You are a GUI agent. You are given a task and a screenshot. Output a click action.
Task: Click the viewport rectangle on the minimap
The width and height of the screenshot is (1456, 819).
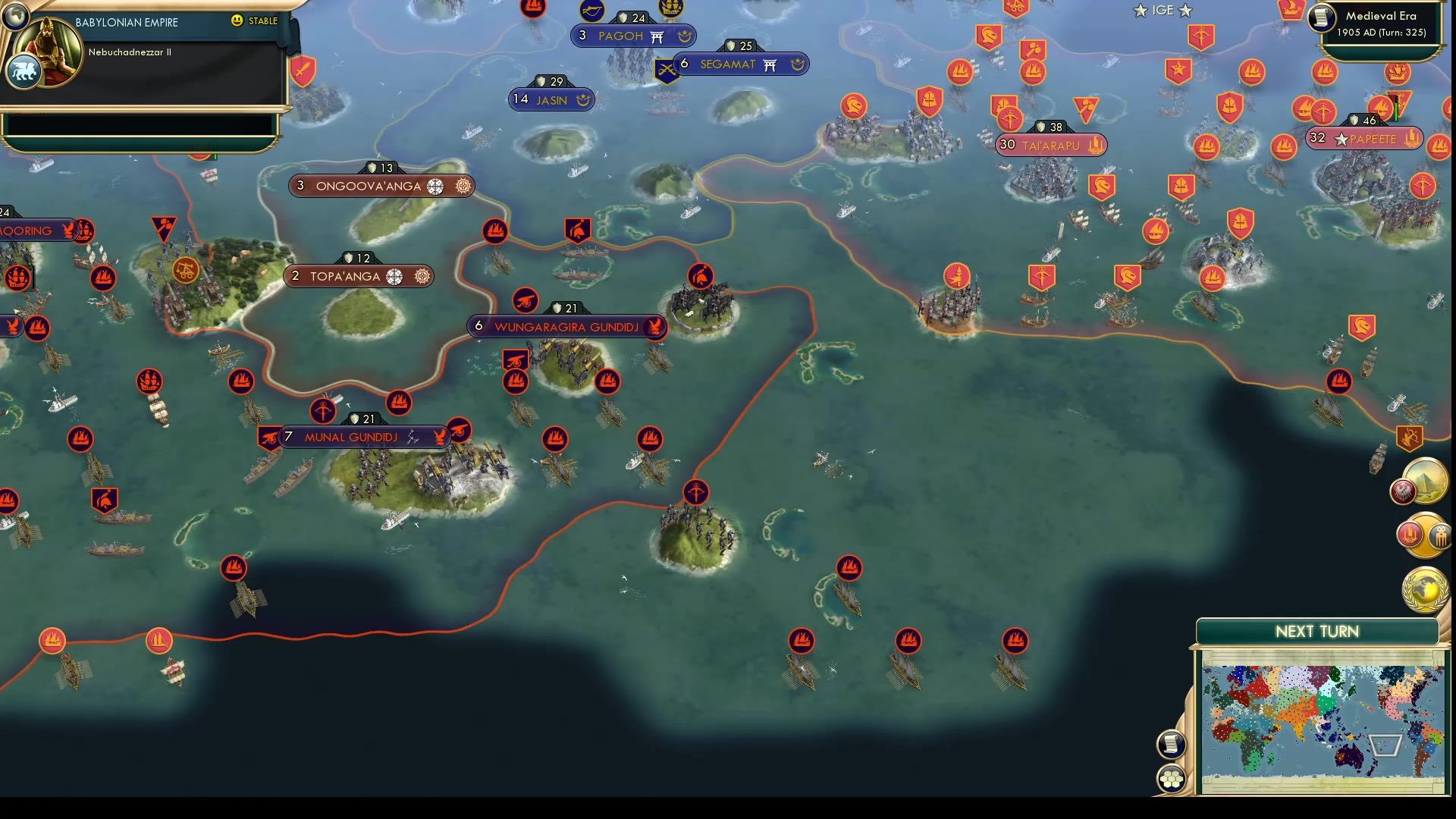(1384, 745)
